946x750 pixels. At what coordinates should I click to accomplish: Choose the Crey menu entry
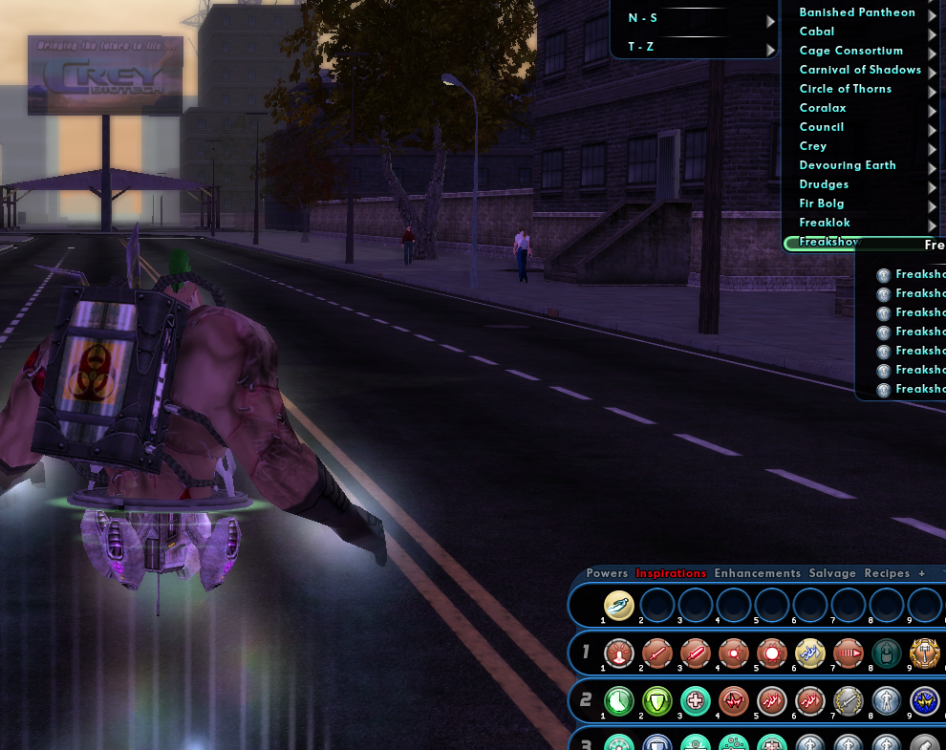[813, 146]
